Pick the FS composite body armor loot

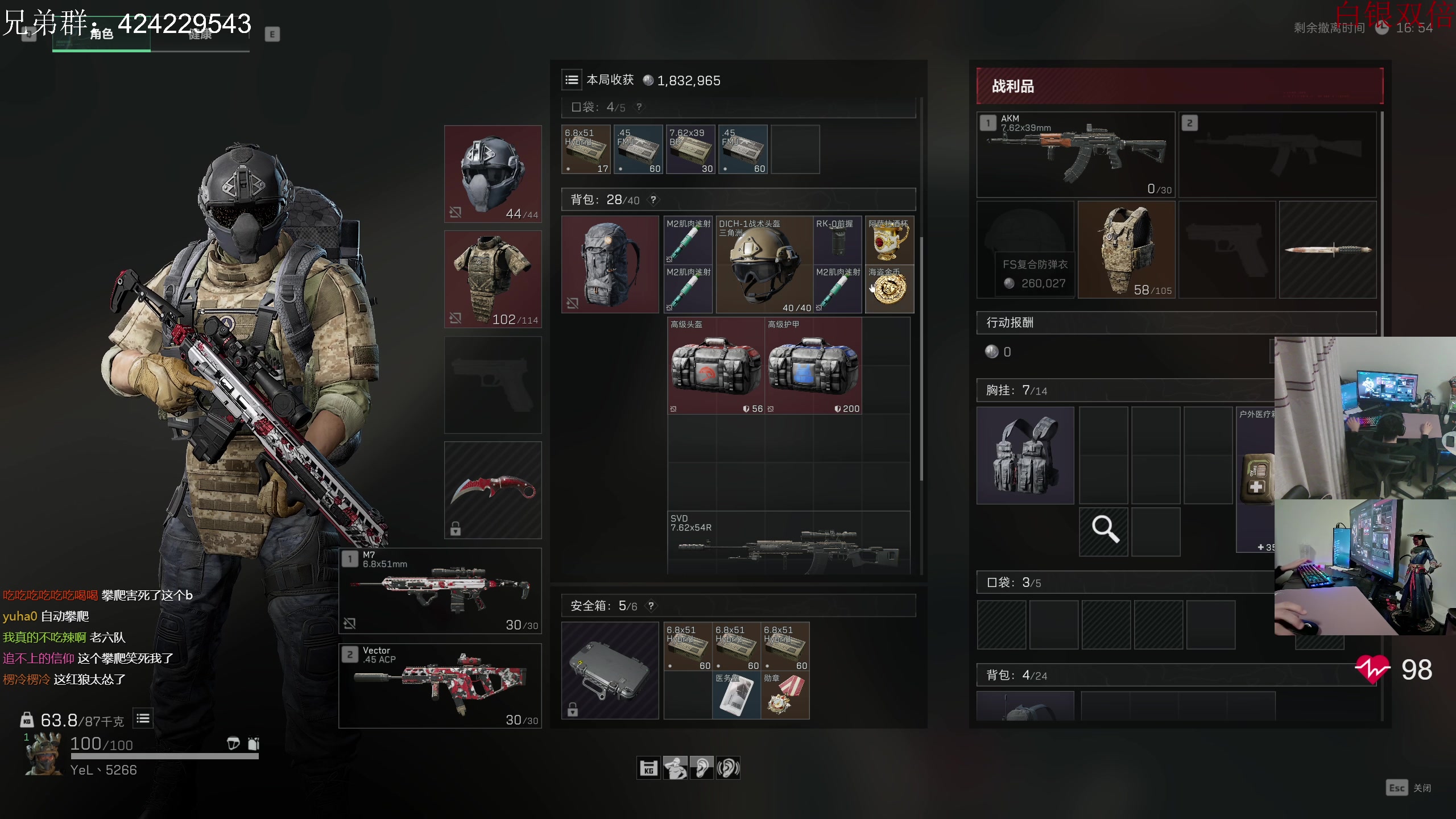[x=1126, y=249]
